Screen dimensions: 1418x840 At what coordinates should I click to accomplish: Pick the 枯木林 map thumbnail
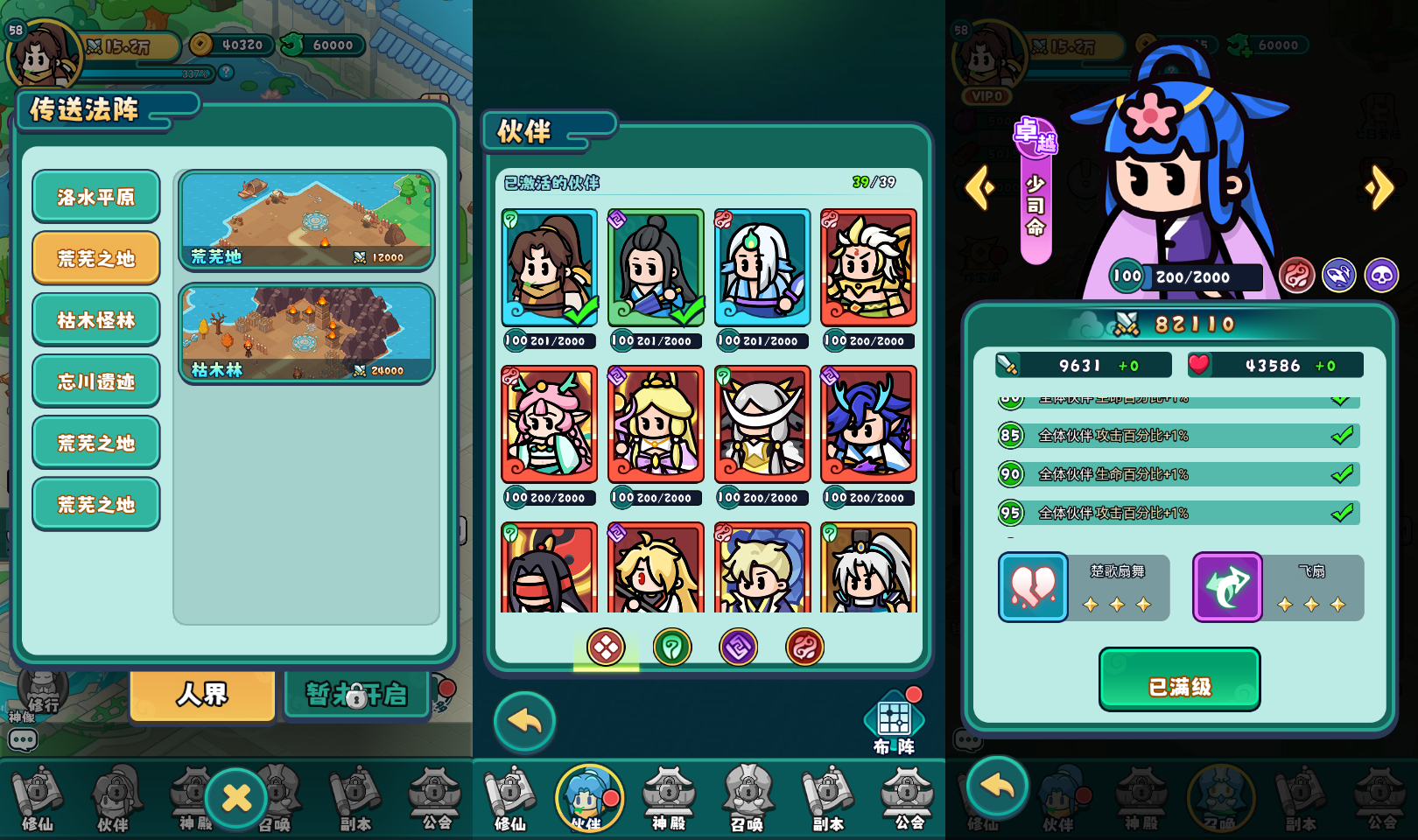pos(306,333)
